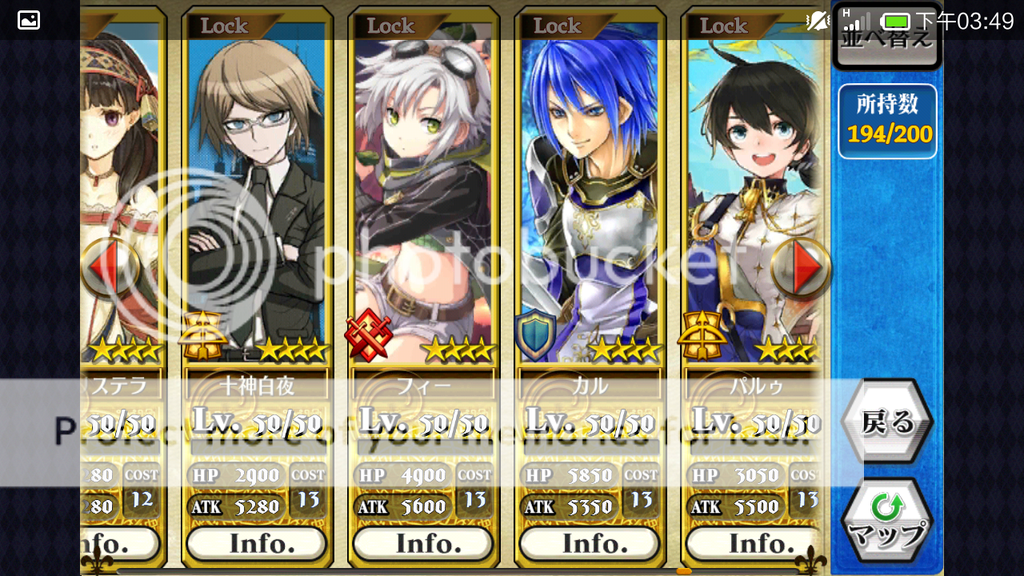Open Info. for カル
Viewport: 1024px width, 576px height.
click(x=590, y=544)
